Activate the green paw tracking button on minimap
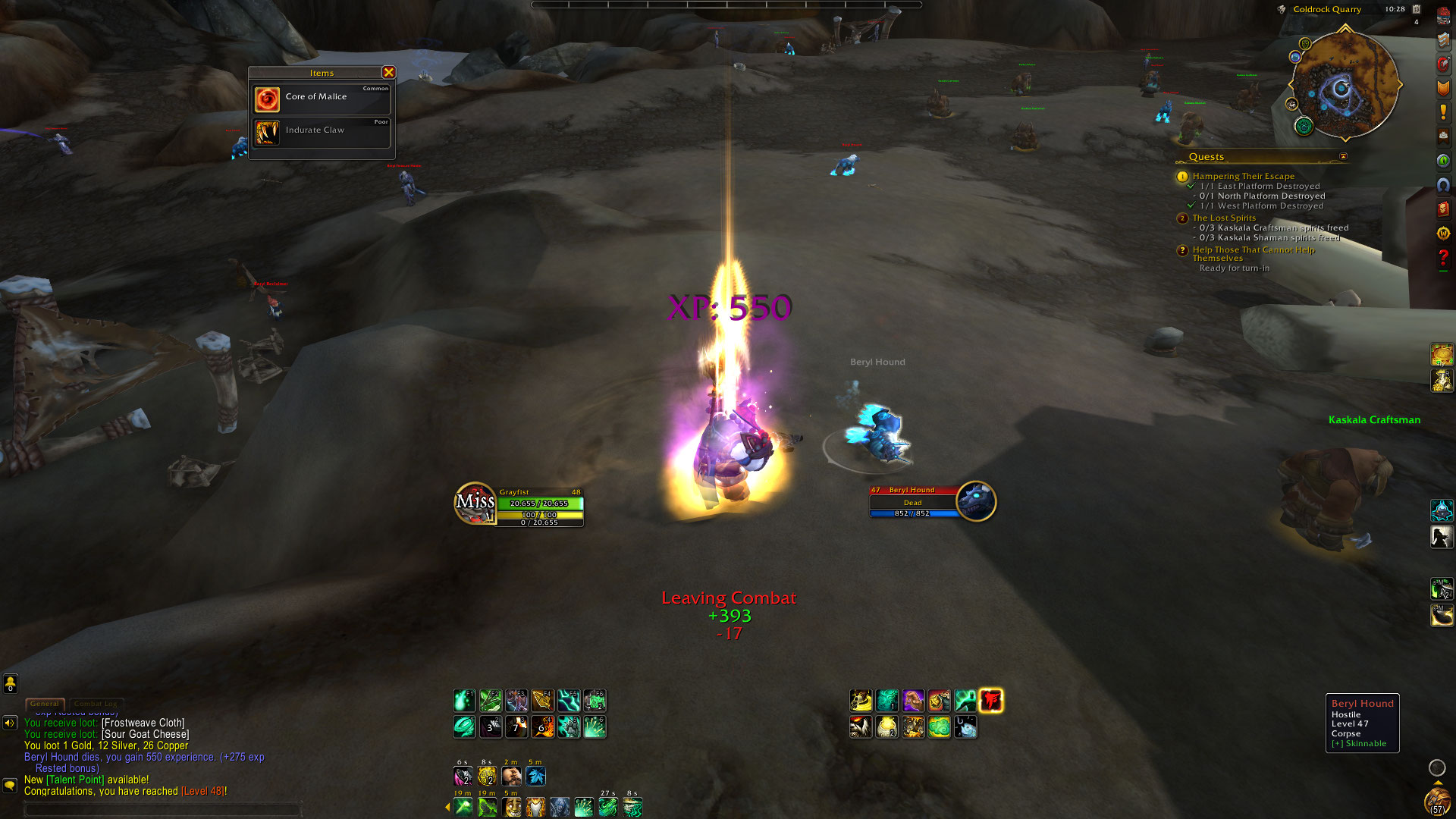Image resolution: width=1456 pixels, height=819 pixels. pyautogui.click(x=1304, y=126)
